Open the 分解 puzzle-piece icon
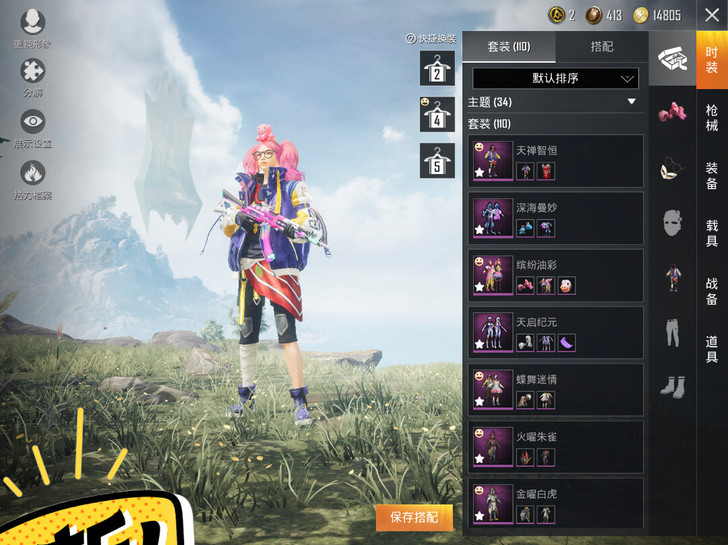 pos(33,74)
